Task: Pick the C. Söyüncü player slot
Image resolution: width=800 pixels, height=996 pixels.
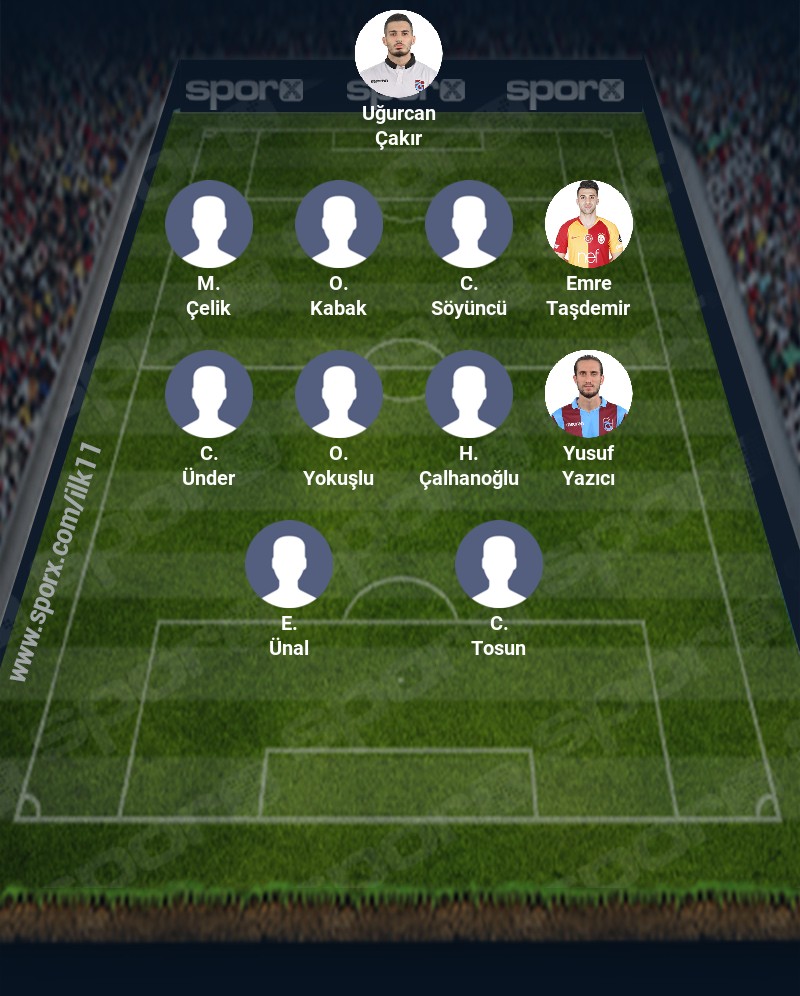Action: [x=468, y=224]
